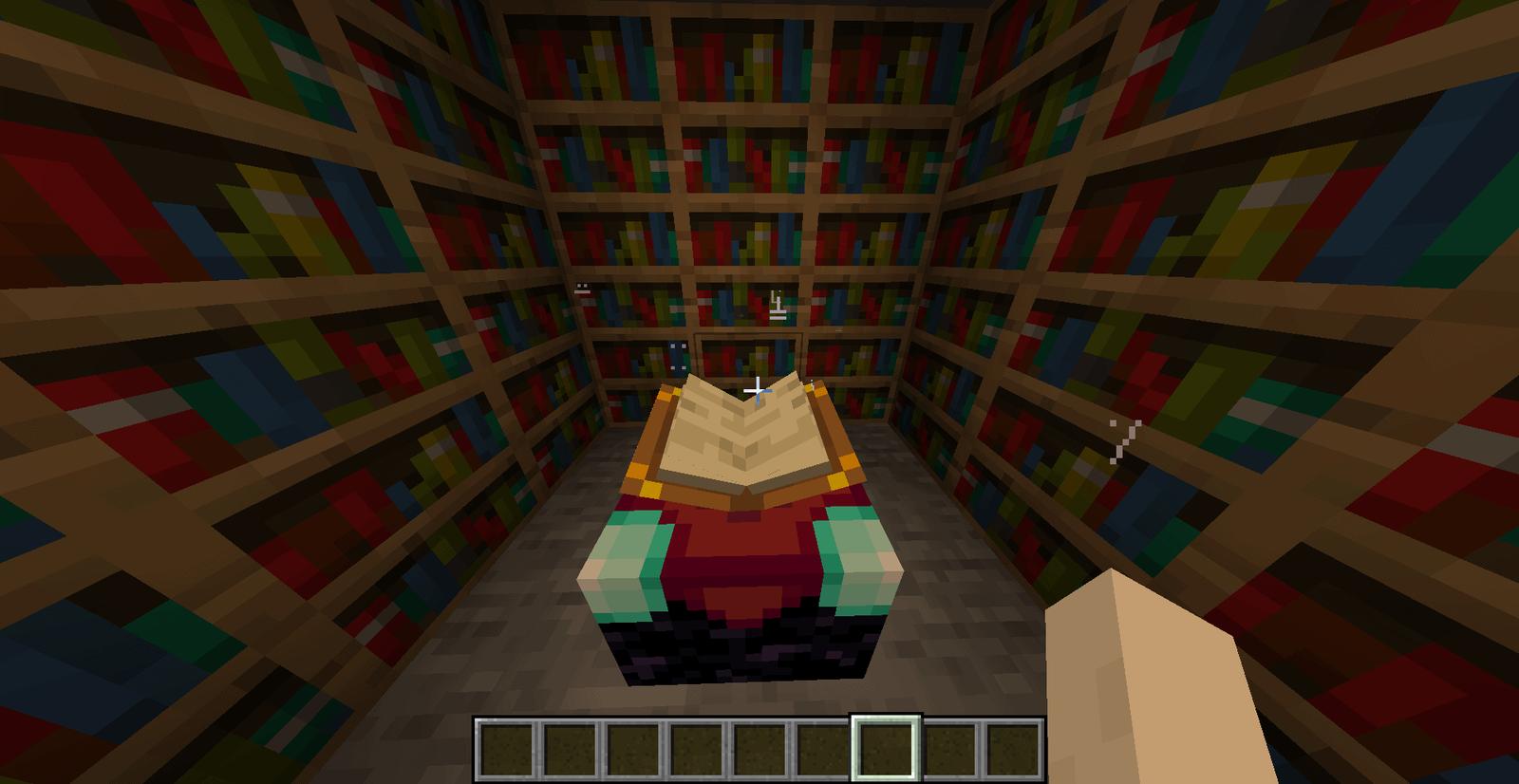
Task: Select the first hotbar slot
Action: tap(505, 746)
